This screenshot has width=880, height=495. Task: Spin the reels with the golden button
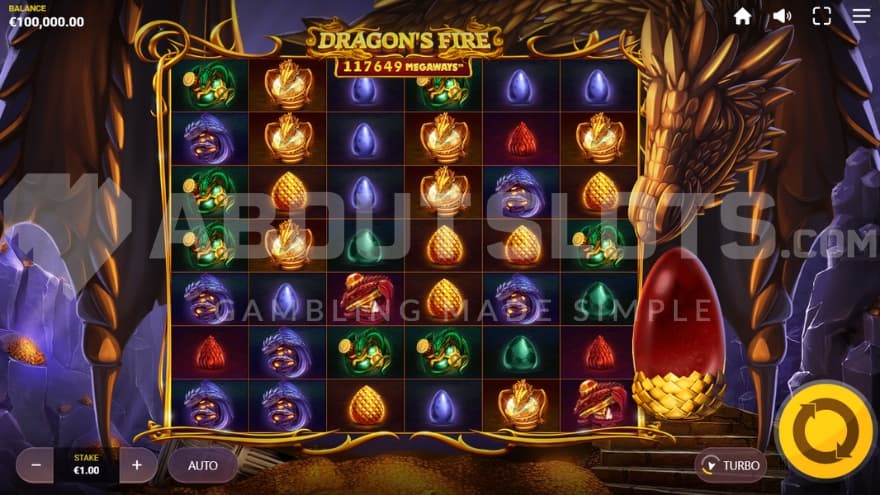[826, 432]
